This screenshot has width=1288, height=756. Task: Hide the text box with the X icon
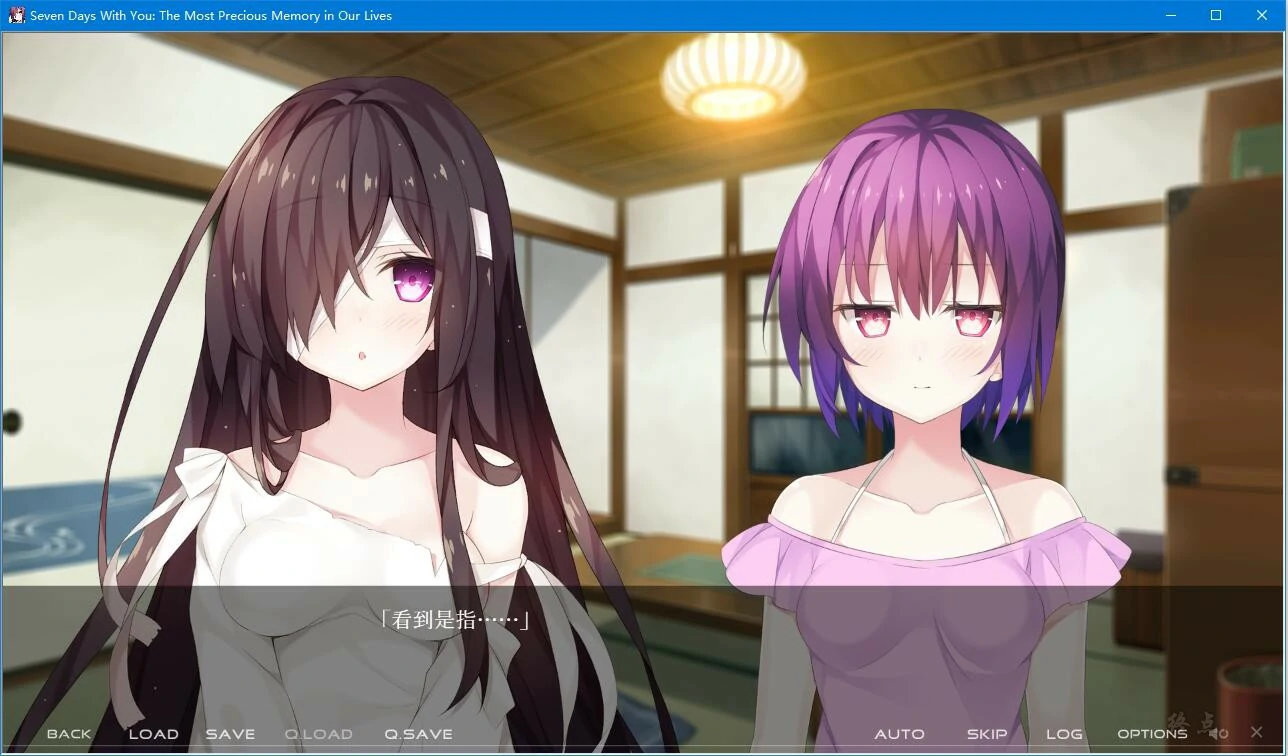1257,733
